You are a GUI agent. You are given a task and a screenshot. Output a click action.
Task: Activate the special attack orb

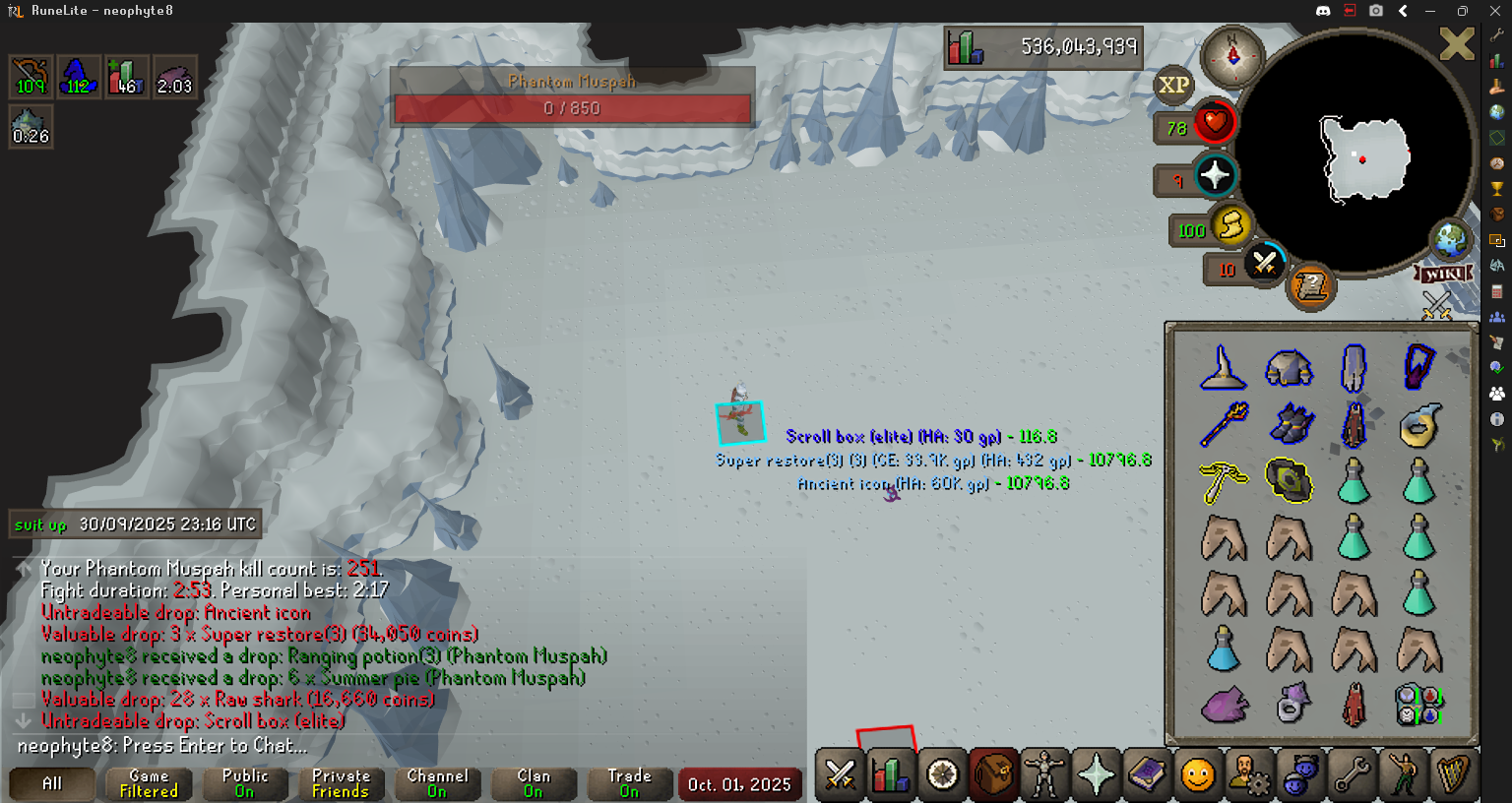(x=1264, y=263)
